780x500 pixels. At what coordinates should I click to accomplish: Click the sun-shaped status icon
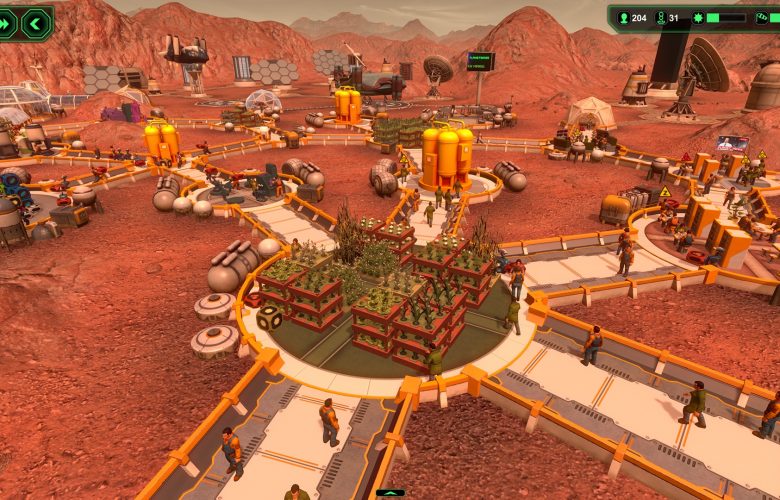tap(697, 17)
